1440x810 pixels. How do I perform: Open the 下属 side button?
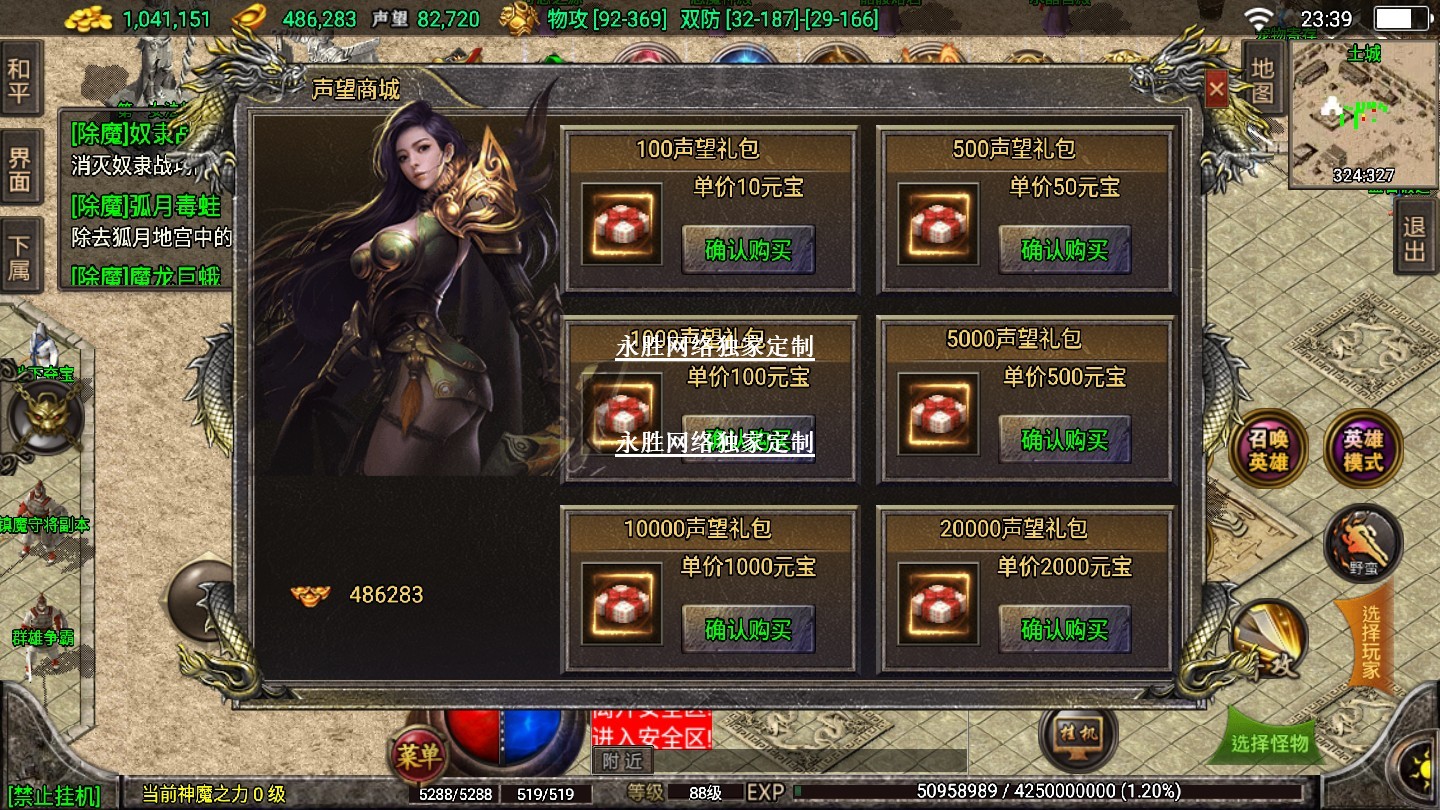(20, 256)
